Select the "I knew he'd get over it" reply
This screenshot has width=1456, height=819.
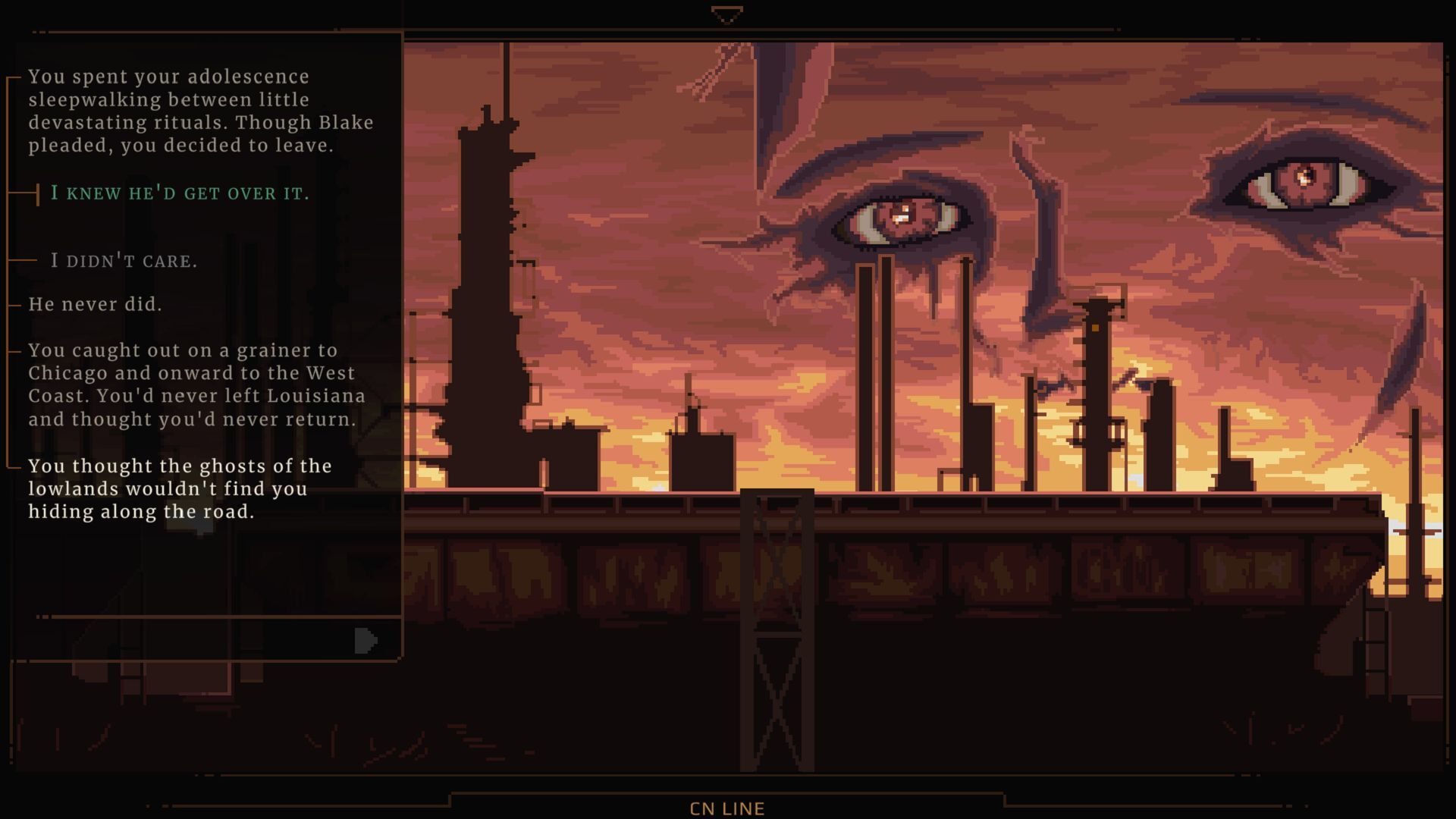pyautogui.click(x=180, y=193)
